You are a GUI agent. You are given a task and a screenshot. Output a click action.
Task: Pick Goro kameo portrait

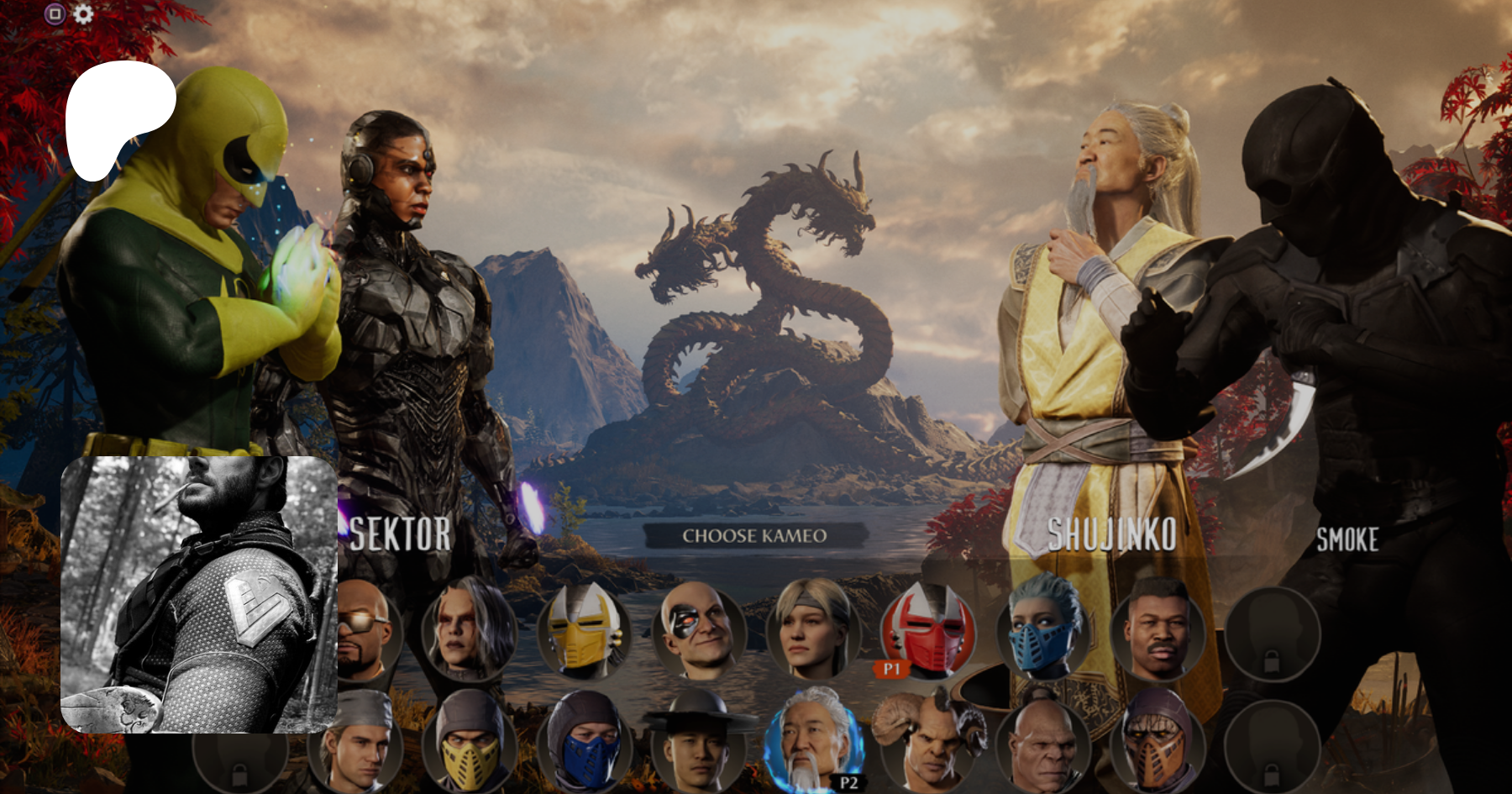(1042, 744)
